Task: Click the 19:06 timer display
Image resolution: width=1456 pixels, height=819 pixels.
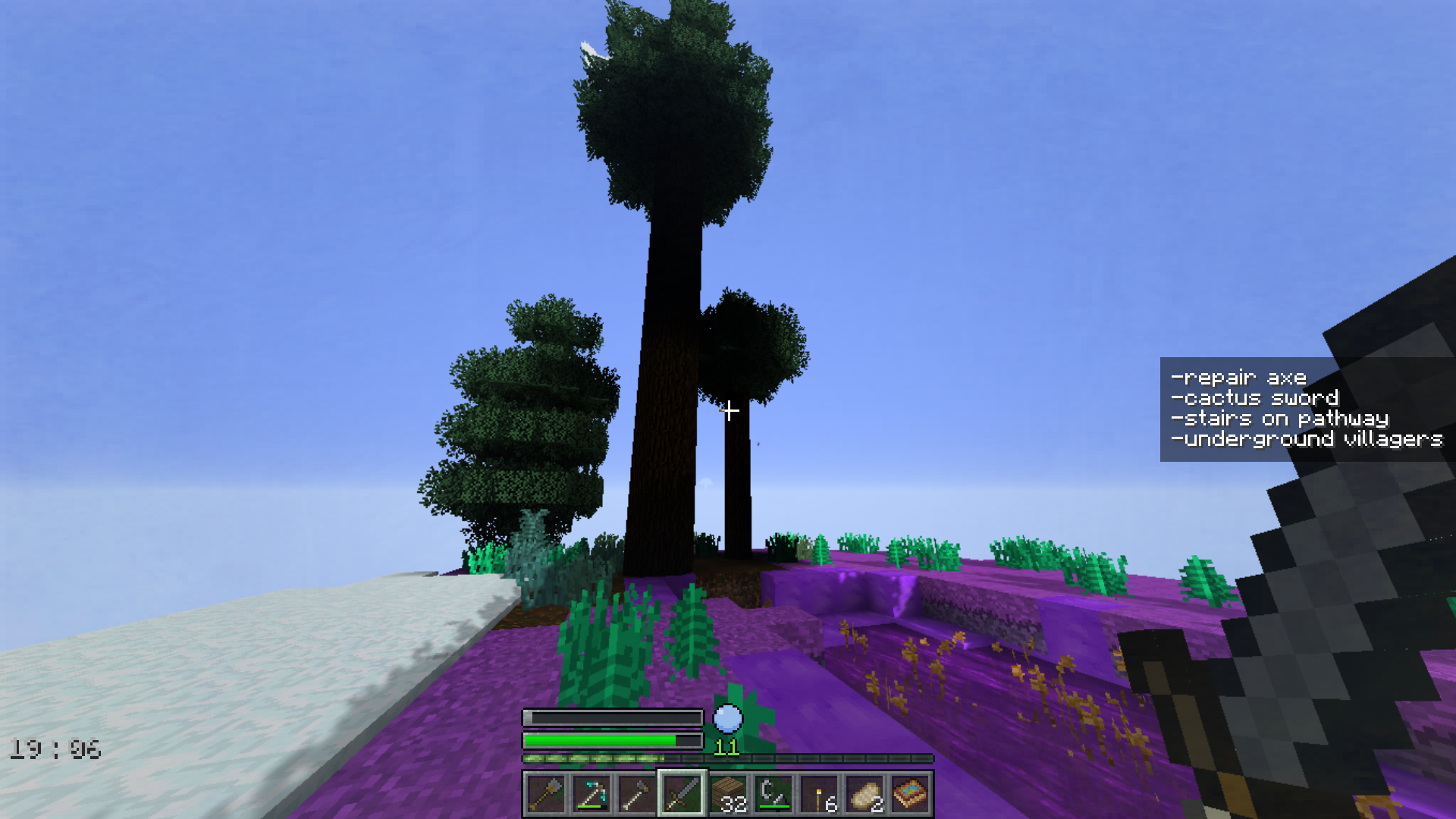Action: coord(53,747)
